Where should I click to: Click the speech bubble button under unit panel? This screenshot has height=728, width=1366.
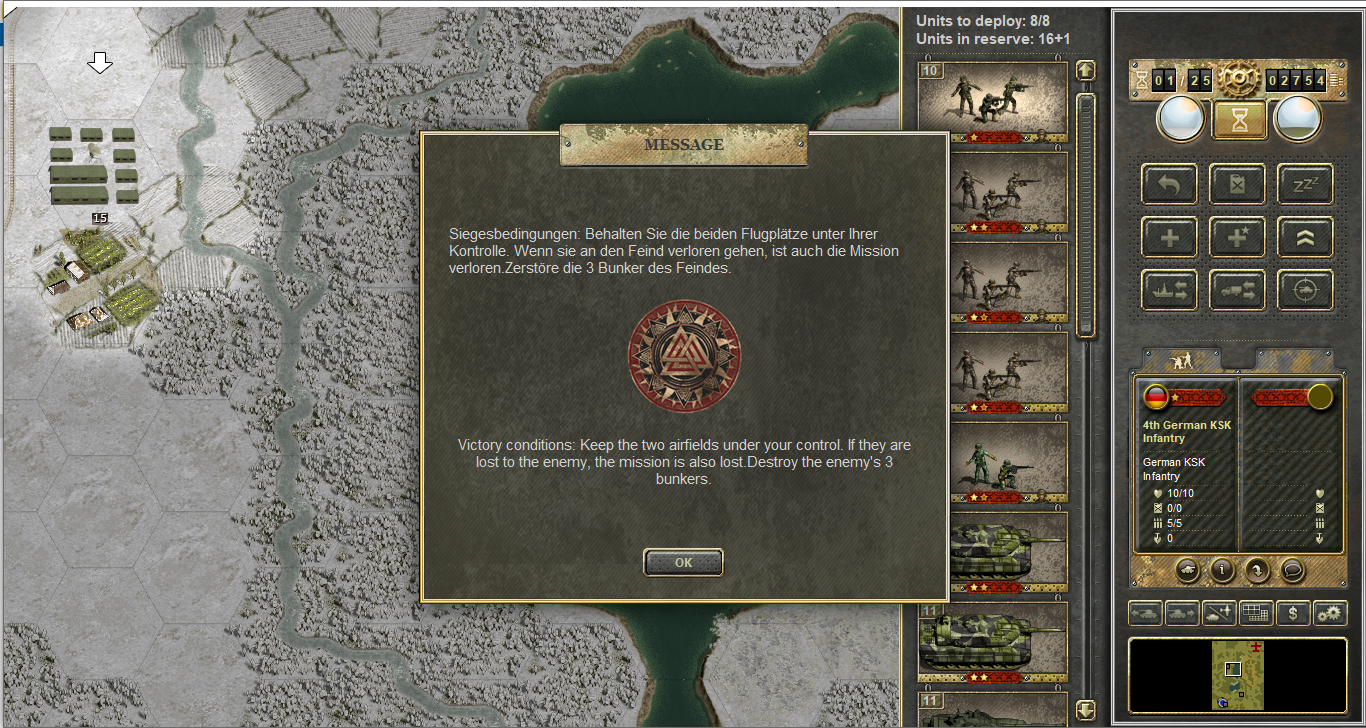1293,569
